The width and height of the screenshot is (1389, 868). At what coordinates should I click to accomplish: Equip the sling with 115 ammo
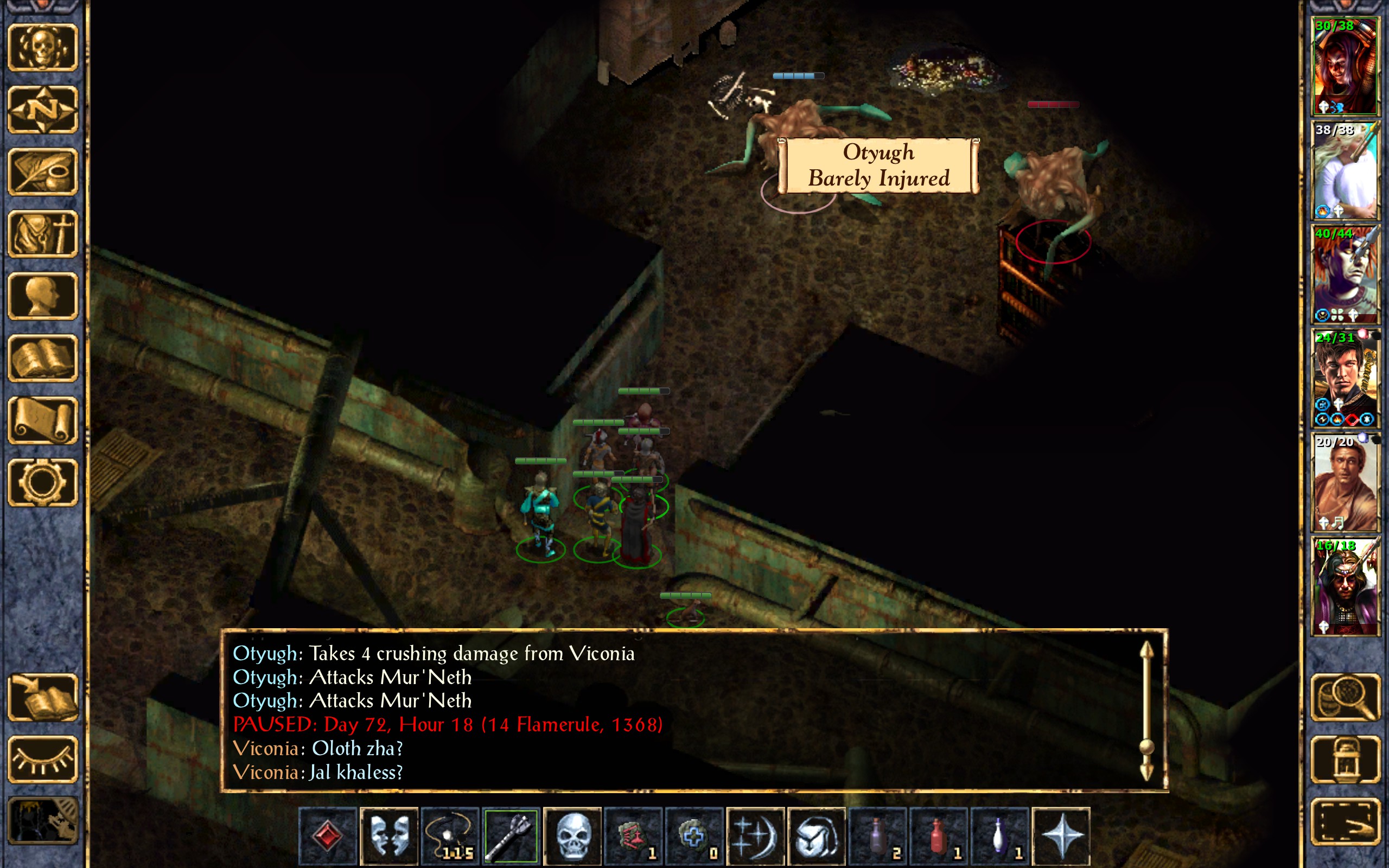(x=450, y=836)
